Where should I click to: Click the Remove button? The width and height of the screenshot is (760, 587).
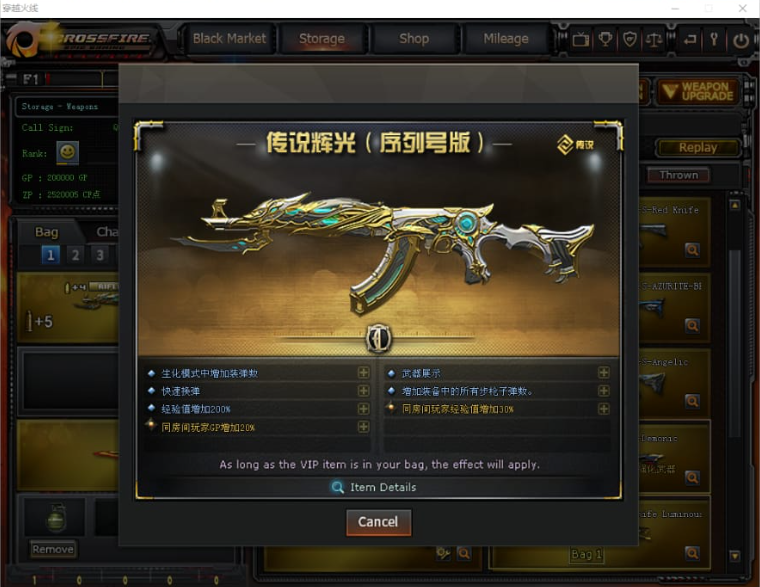point(52,549)
